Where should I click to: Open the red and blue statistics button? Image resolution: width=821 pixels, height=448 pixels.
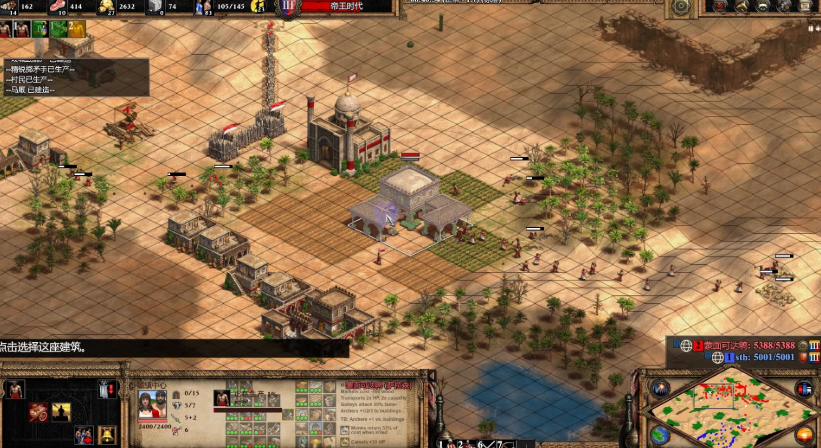click(x=804, y=388)
